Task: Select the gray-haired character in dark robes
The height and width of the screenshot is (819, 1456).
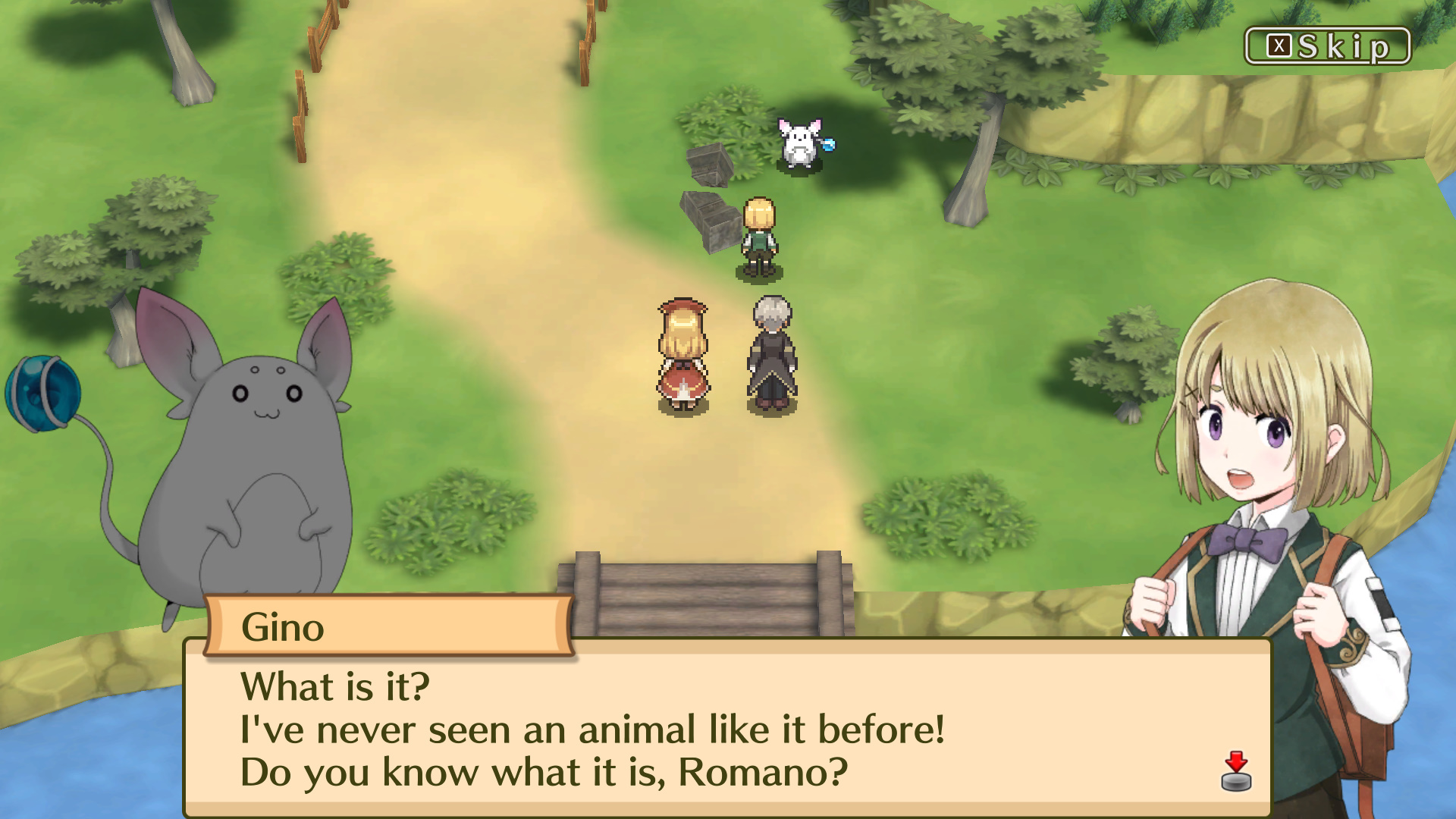Action: click(x=772, y=353)
